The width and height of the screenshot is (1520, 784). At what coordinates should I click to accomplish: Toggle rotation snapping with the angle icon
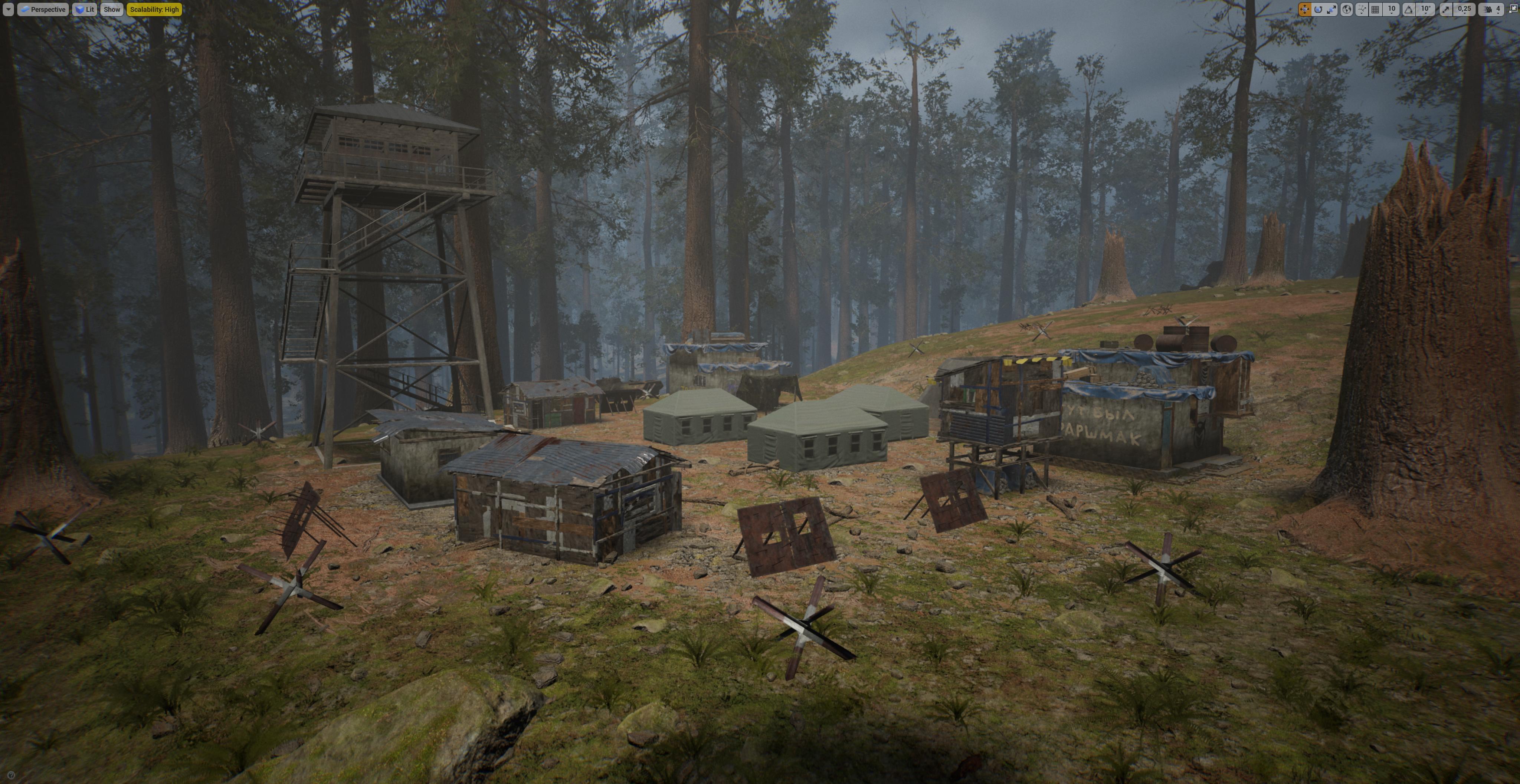[x=1410, y=9]
